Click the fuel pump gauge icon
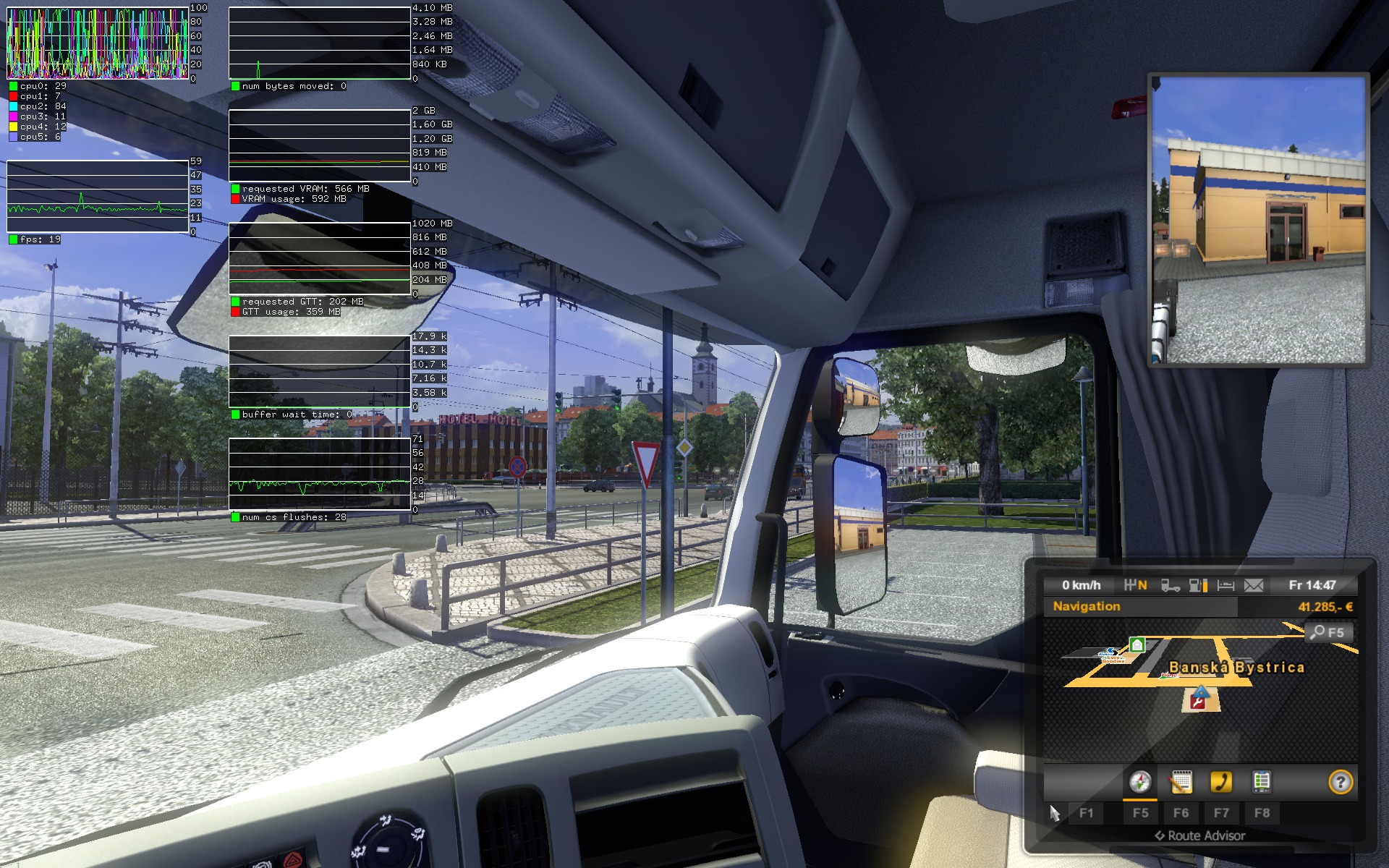Image resolution: width=1389 pixels, height=868 pixels. 1198,585
